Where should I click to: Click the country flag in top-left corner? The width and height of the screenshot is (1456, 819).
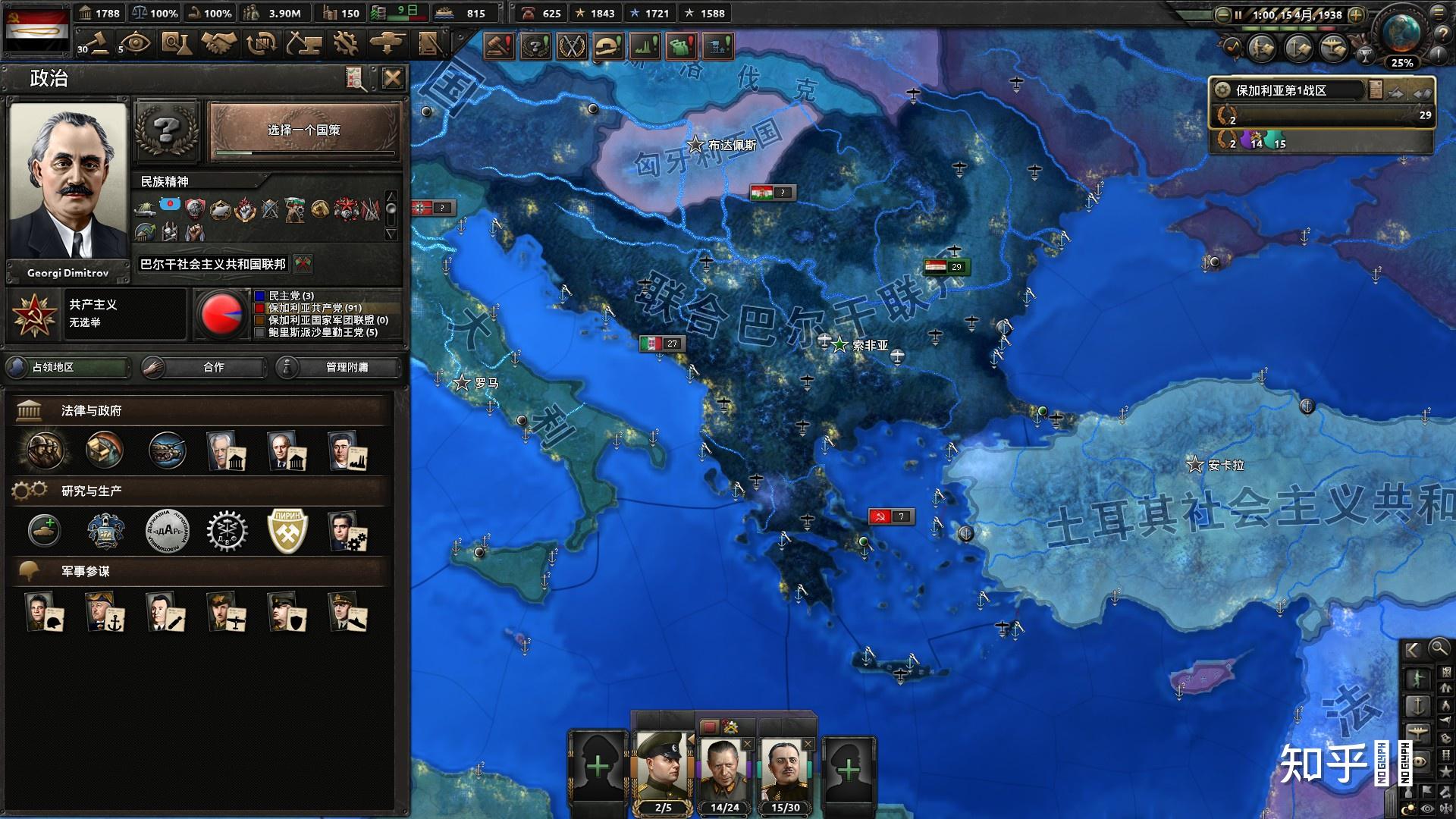38,28
